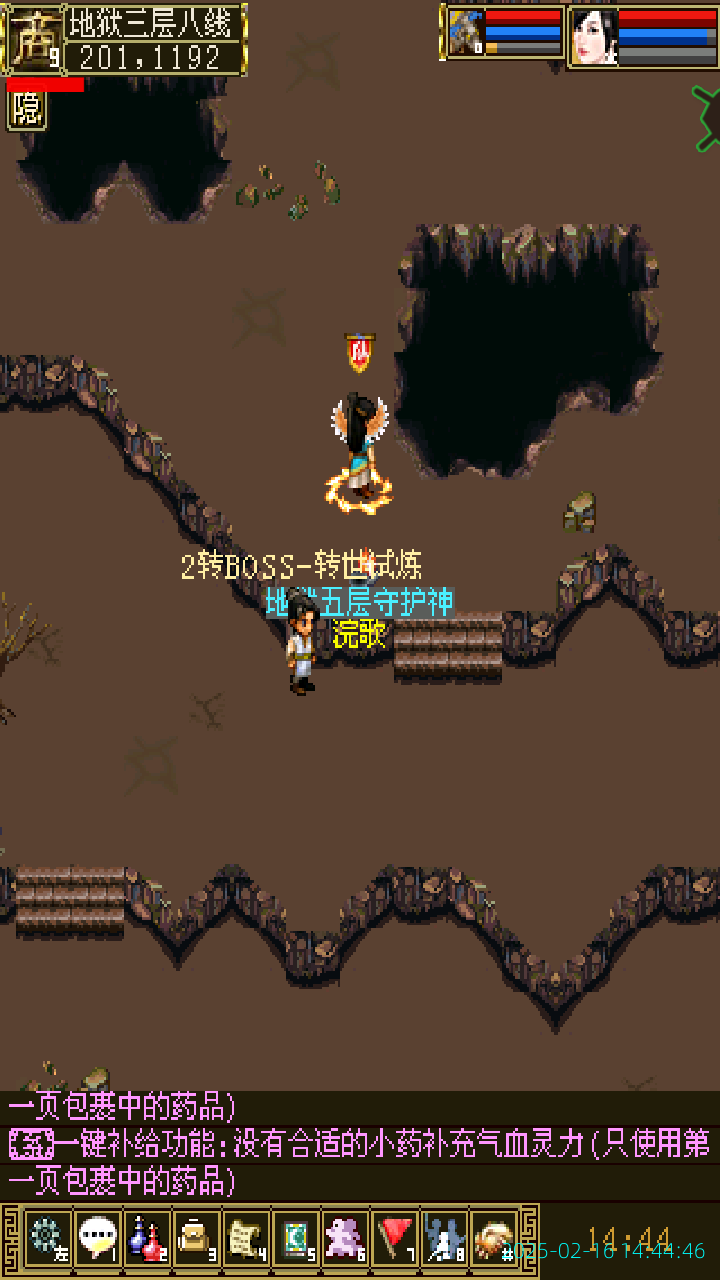Open the two-figures team icon
The image size is (720, 1280).
point(444,1238)
